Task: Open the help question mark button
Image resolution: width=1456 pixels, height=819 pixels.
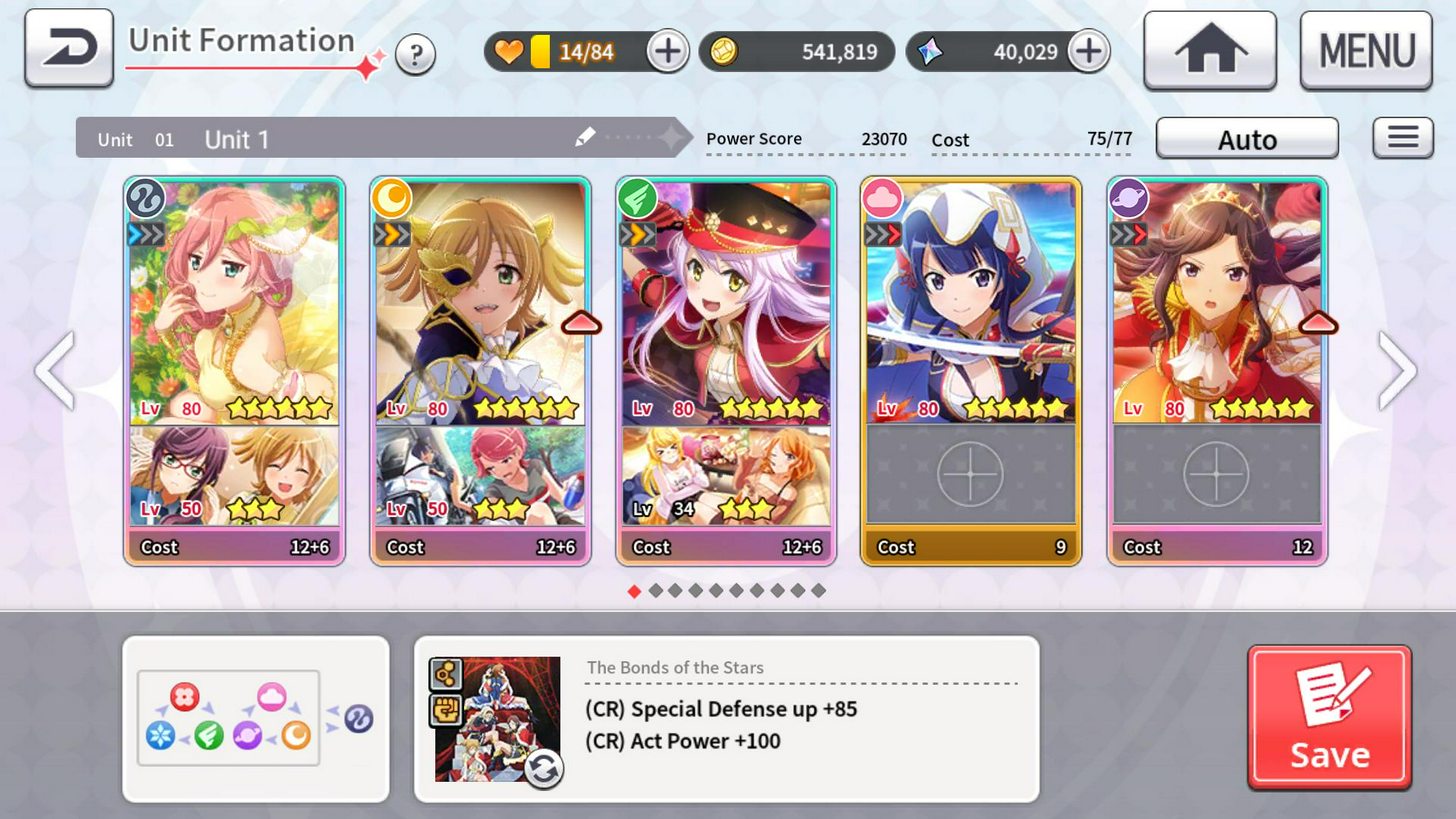Action: (415, 54)
